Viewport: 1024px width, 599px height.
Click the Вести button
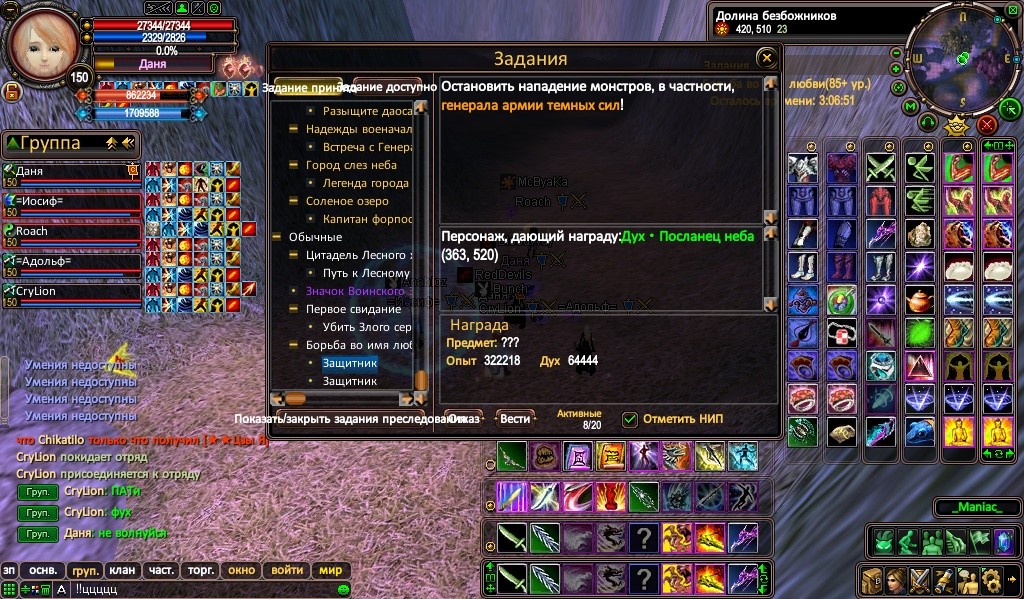point(515,419)
